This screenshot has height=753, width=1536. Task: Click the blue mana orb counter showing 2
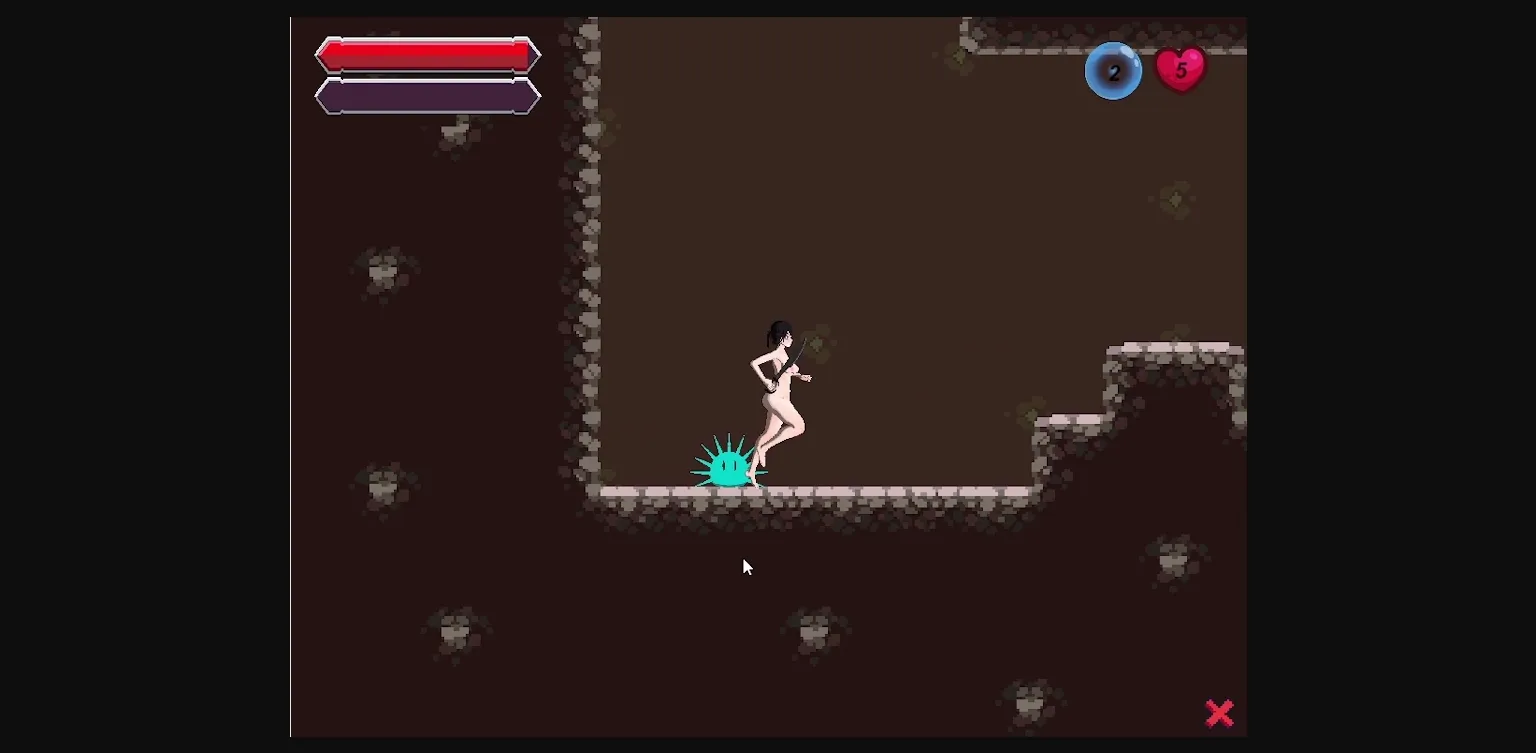pyautogui.click(x=1113, y=71)
